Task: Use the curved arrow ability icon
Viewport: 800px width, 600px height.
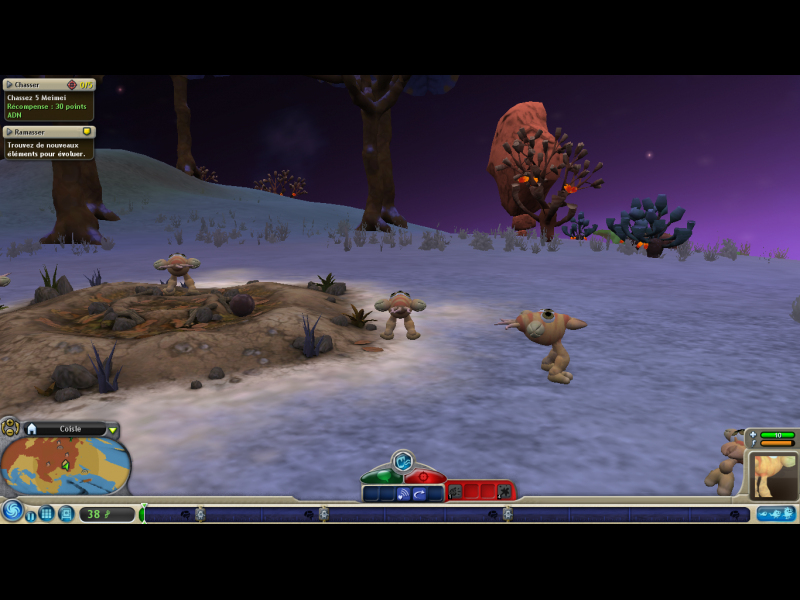Action: tap(420, 493)
